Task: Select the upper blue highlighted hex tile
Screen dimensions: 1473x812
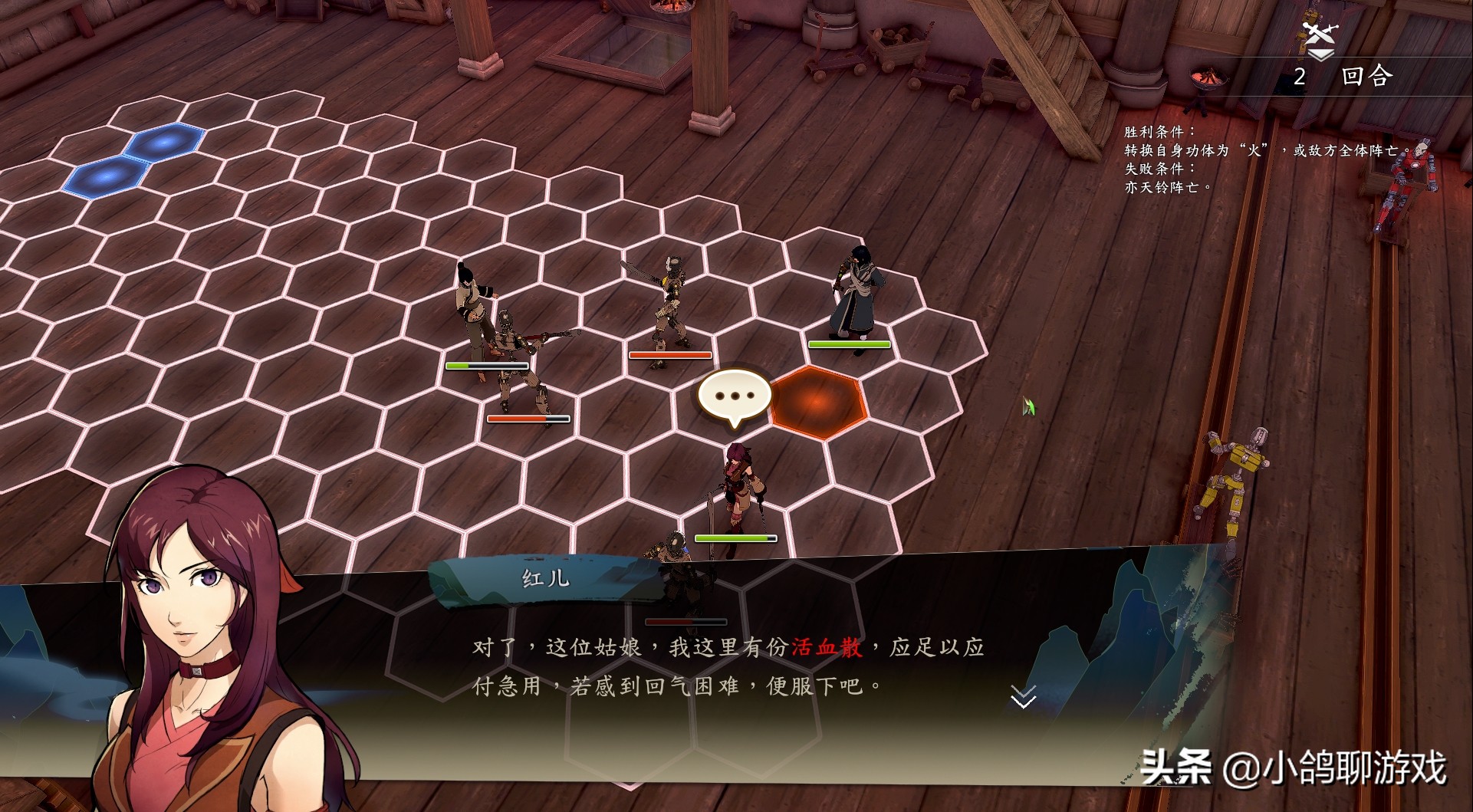Action: pos(166,141)
